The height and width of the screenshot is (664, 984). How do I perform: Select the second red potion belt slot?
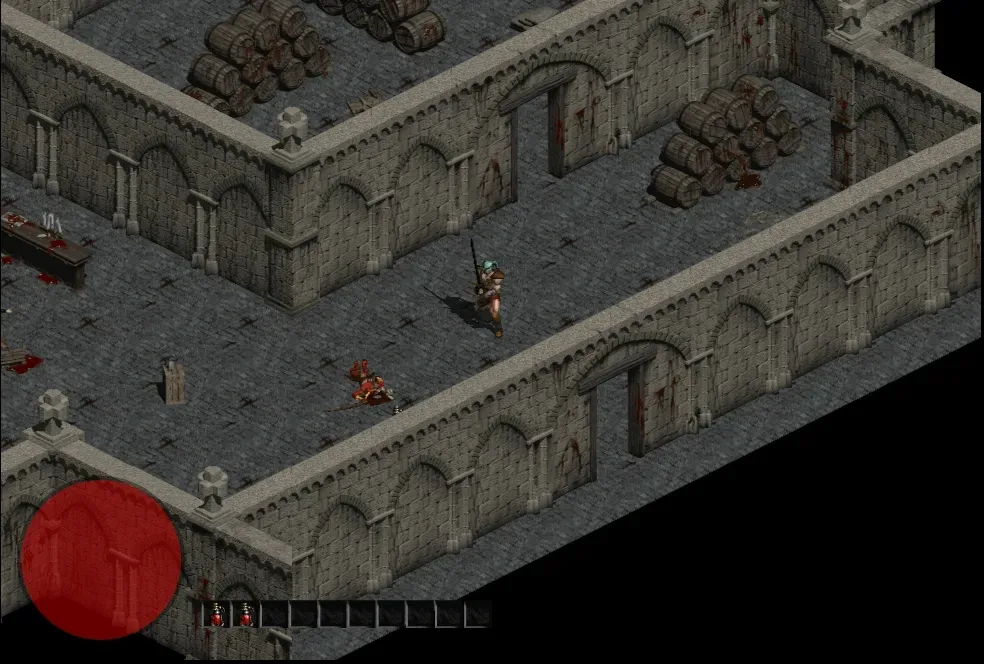(245, 615)
